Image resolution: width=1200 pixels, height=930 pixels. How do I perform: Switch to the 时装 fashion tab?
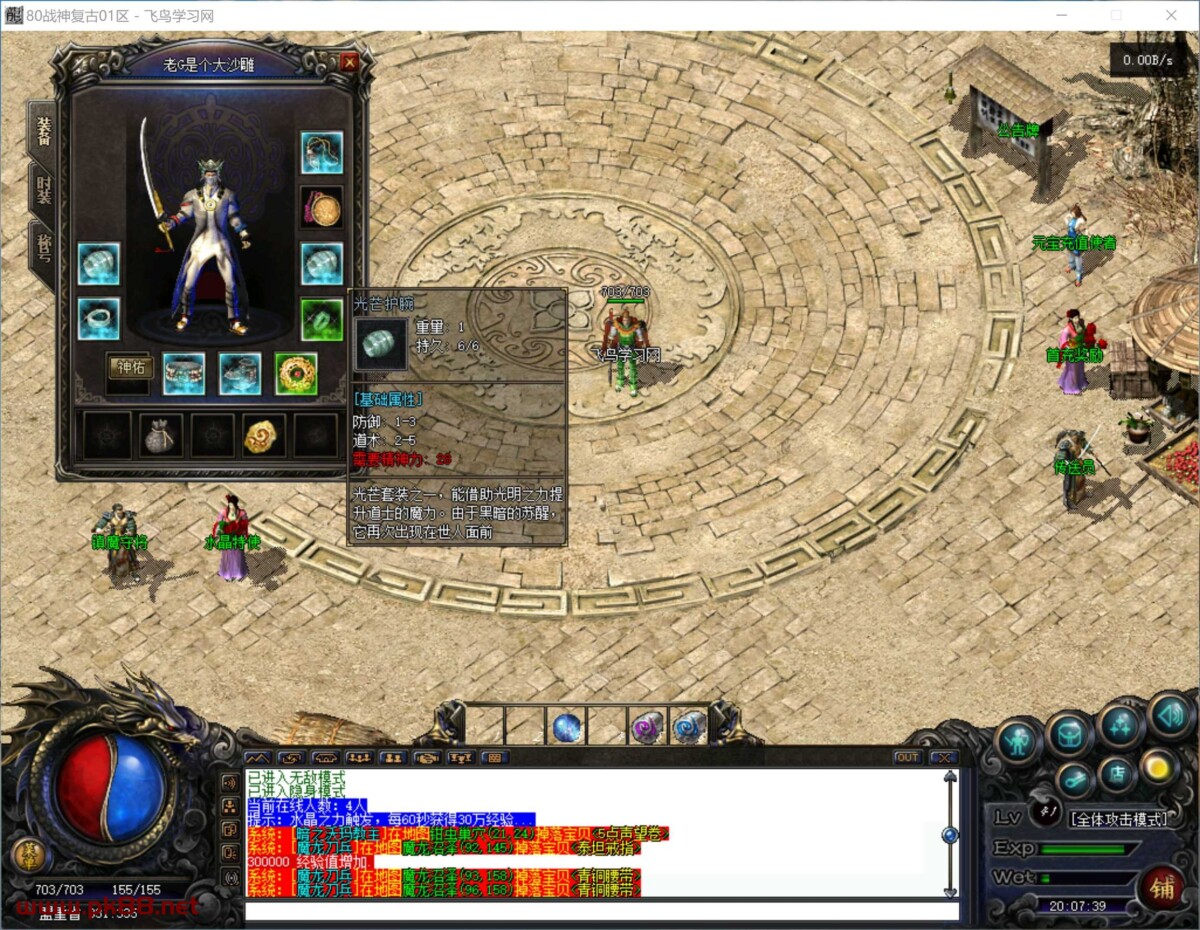pos(43,189)
